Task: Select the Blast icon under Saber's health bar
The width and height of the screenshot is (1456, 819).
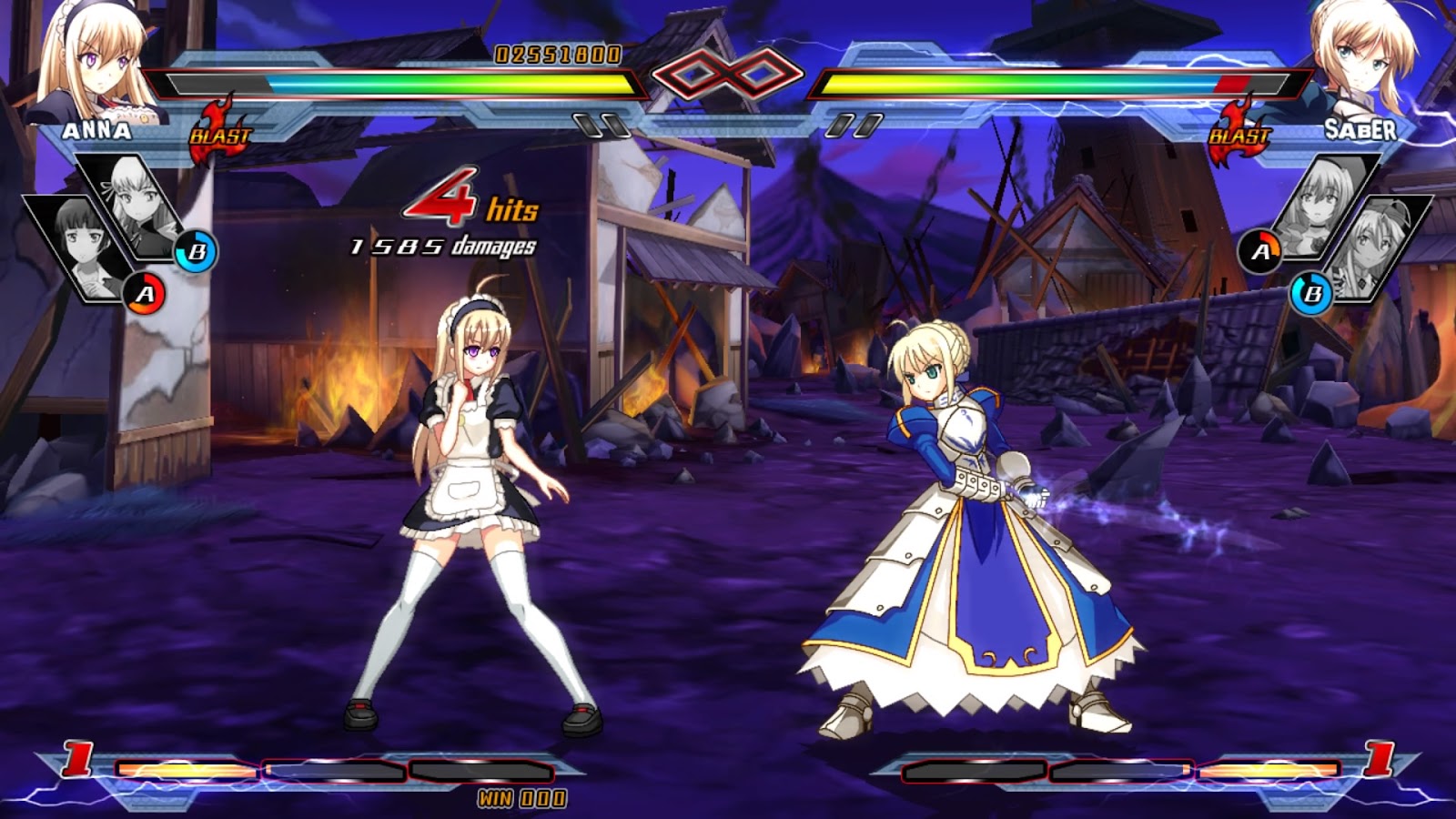Action: point(1239,134)
